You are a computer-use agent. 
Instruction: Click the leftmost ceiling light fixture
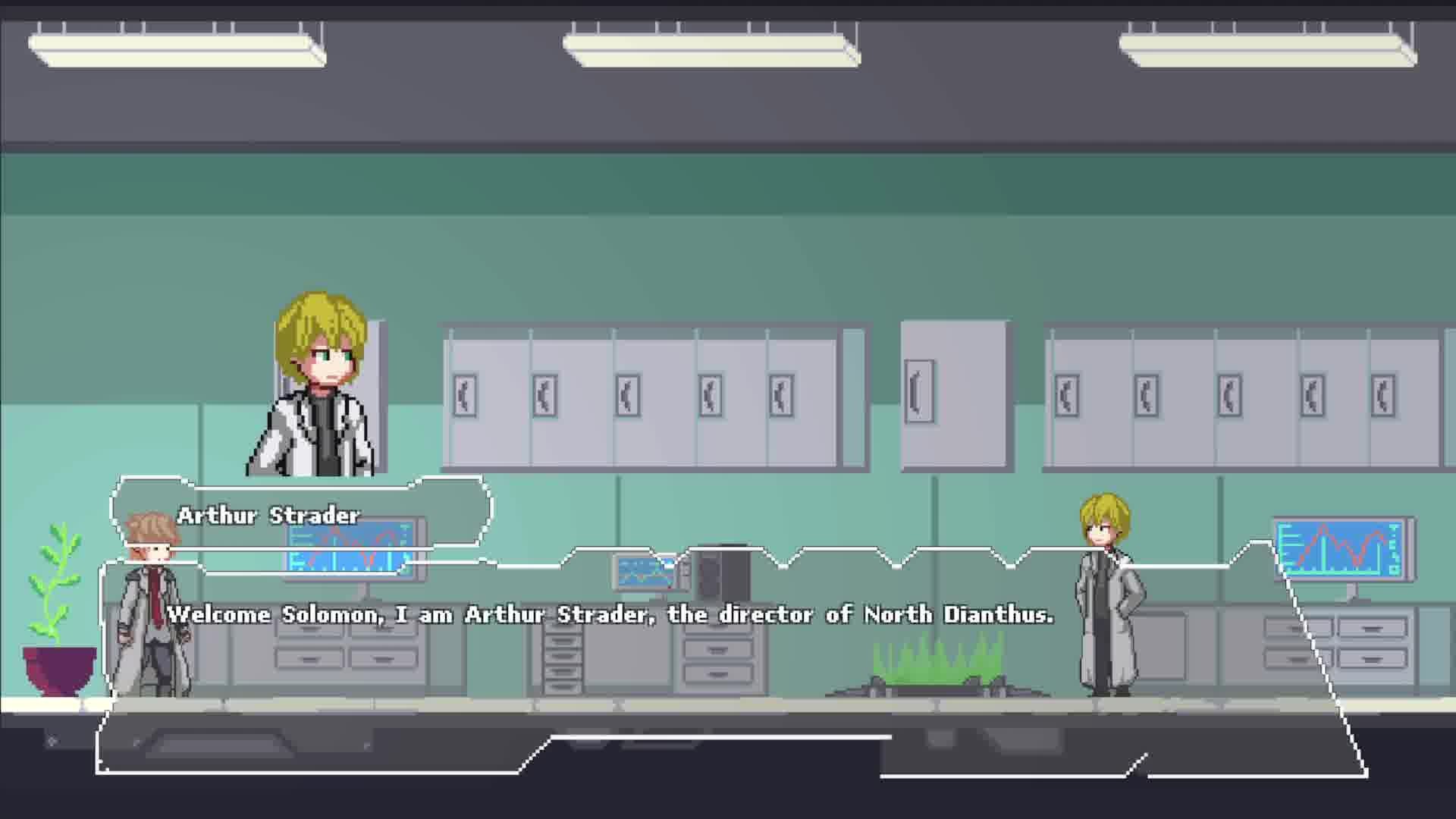[174, 45]
